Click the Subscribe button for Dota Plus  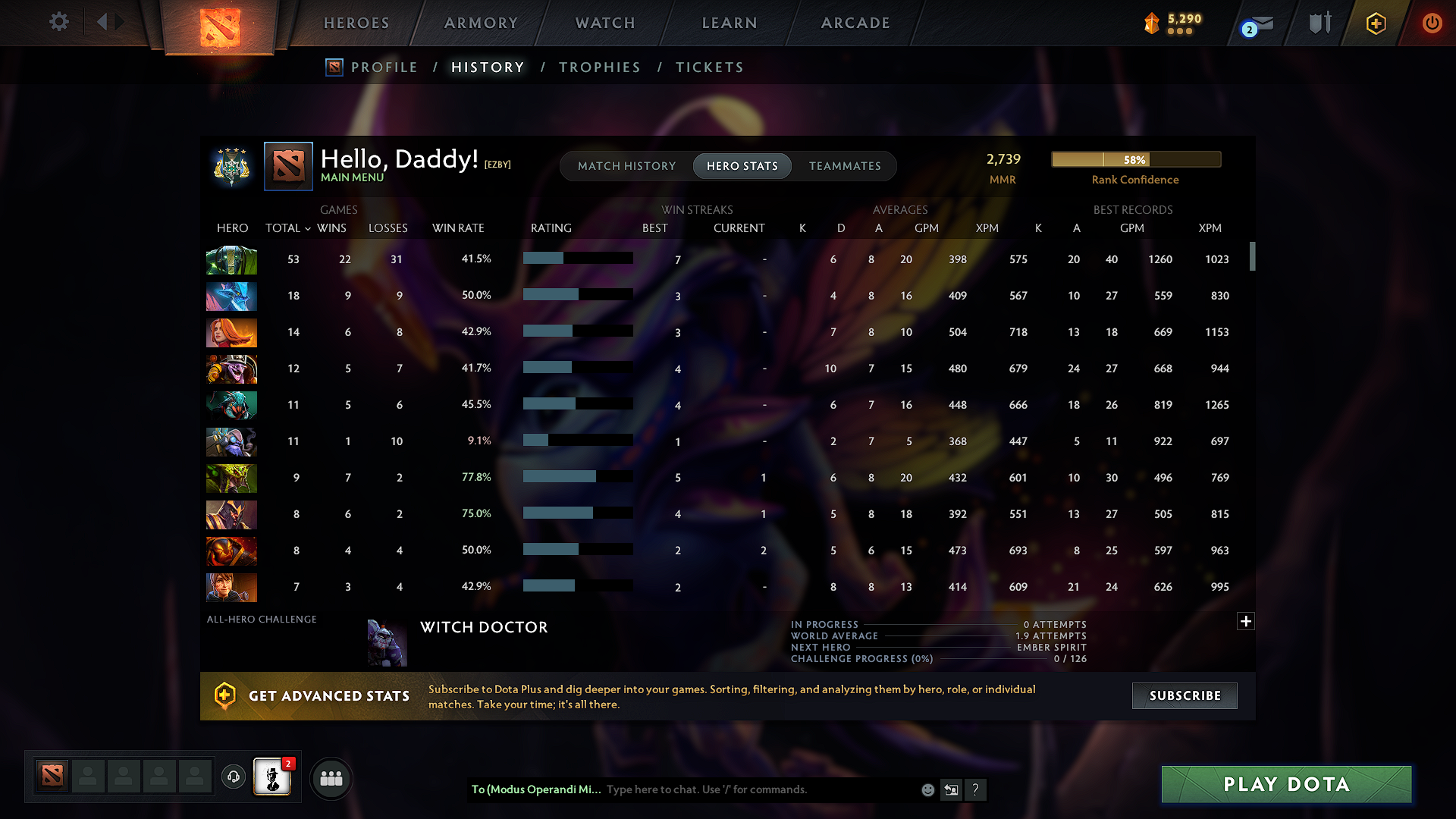click(1184, 695)
